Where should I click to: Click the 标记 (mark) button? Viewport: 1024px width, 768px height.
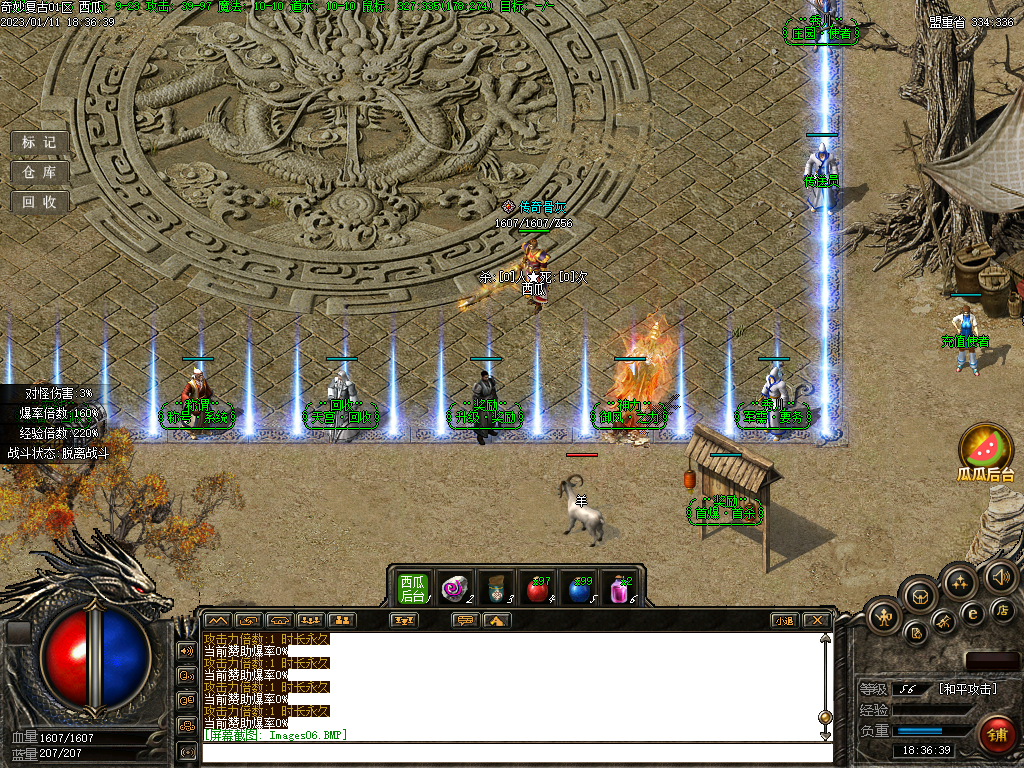pos(40,142)
